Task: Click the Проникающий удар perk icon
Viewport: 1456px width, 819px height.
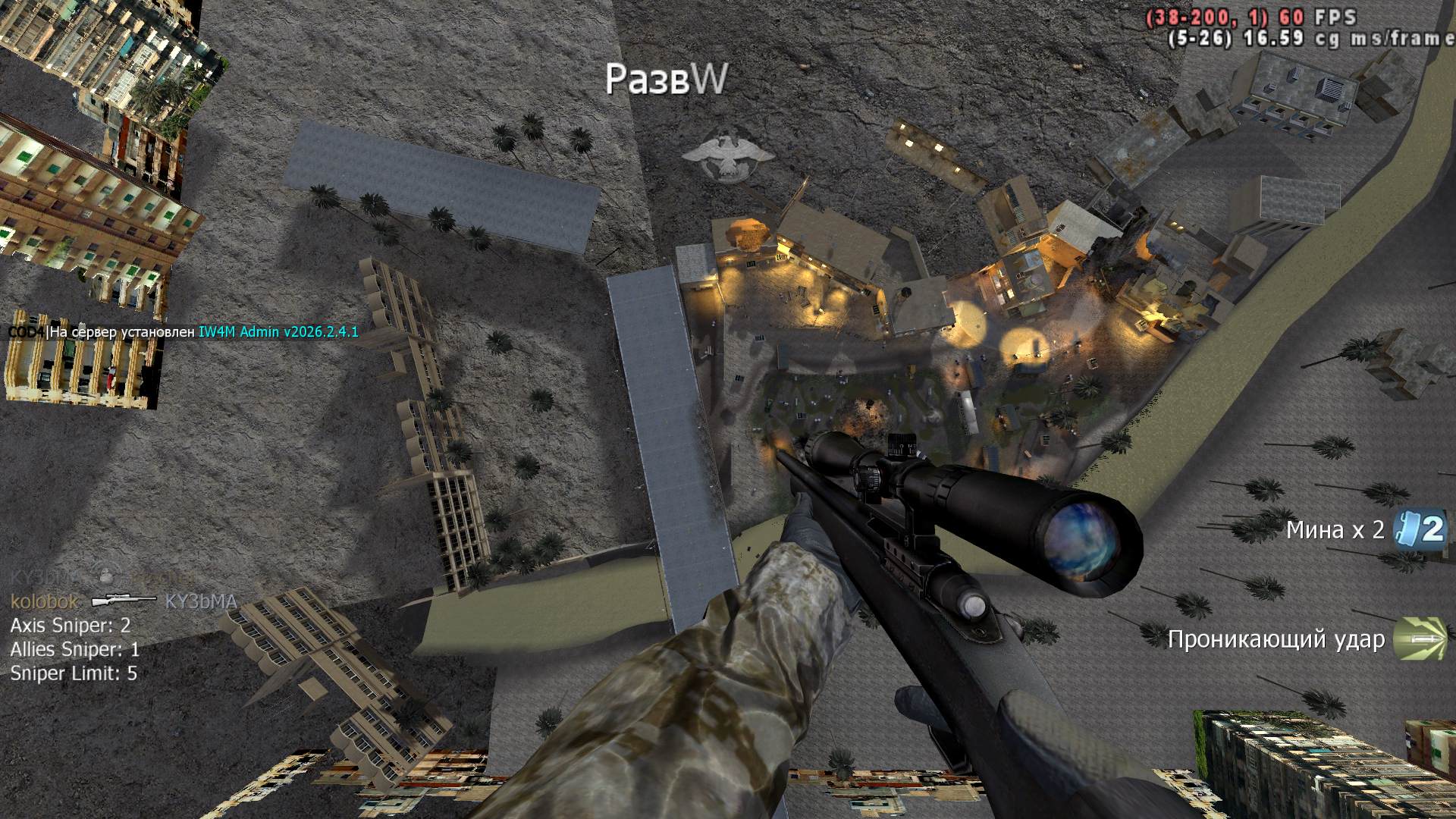Action: 1419,639
